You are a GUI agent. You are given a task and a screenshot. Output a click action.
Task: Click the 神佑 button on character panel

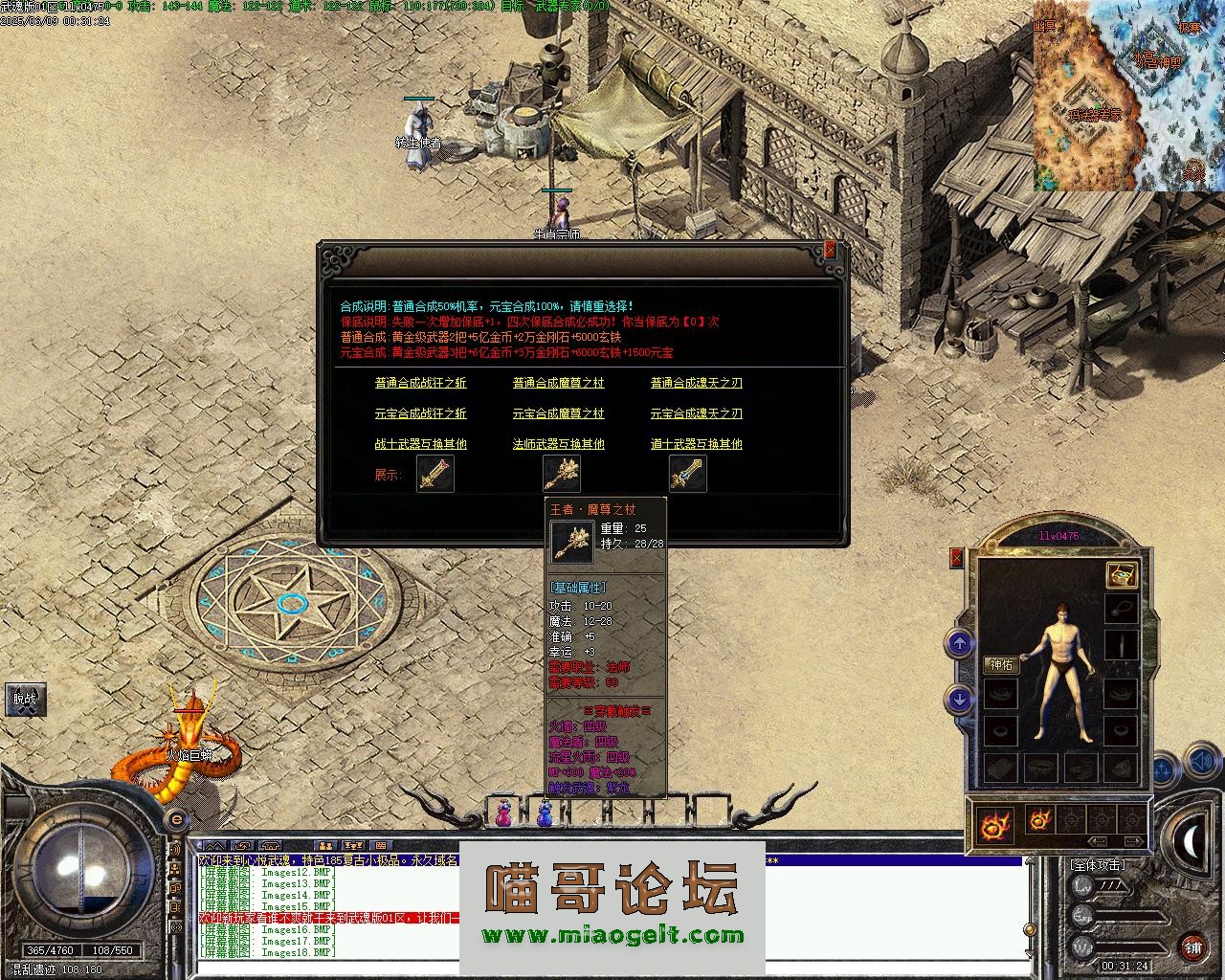pos(1001,665)
